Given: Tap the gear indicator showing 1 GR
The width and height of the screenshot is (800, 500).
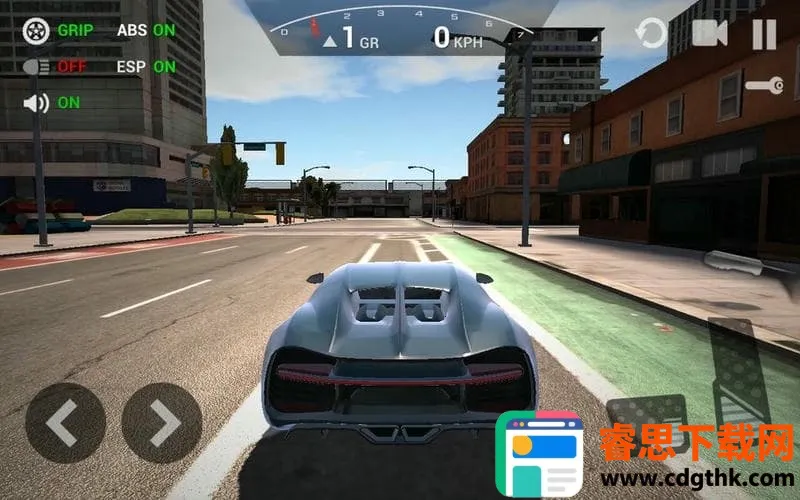Looking at the screenshot, I should pyautogui.click(x=350, y=40).
